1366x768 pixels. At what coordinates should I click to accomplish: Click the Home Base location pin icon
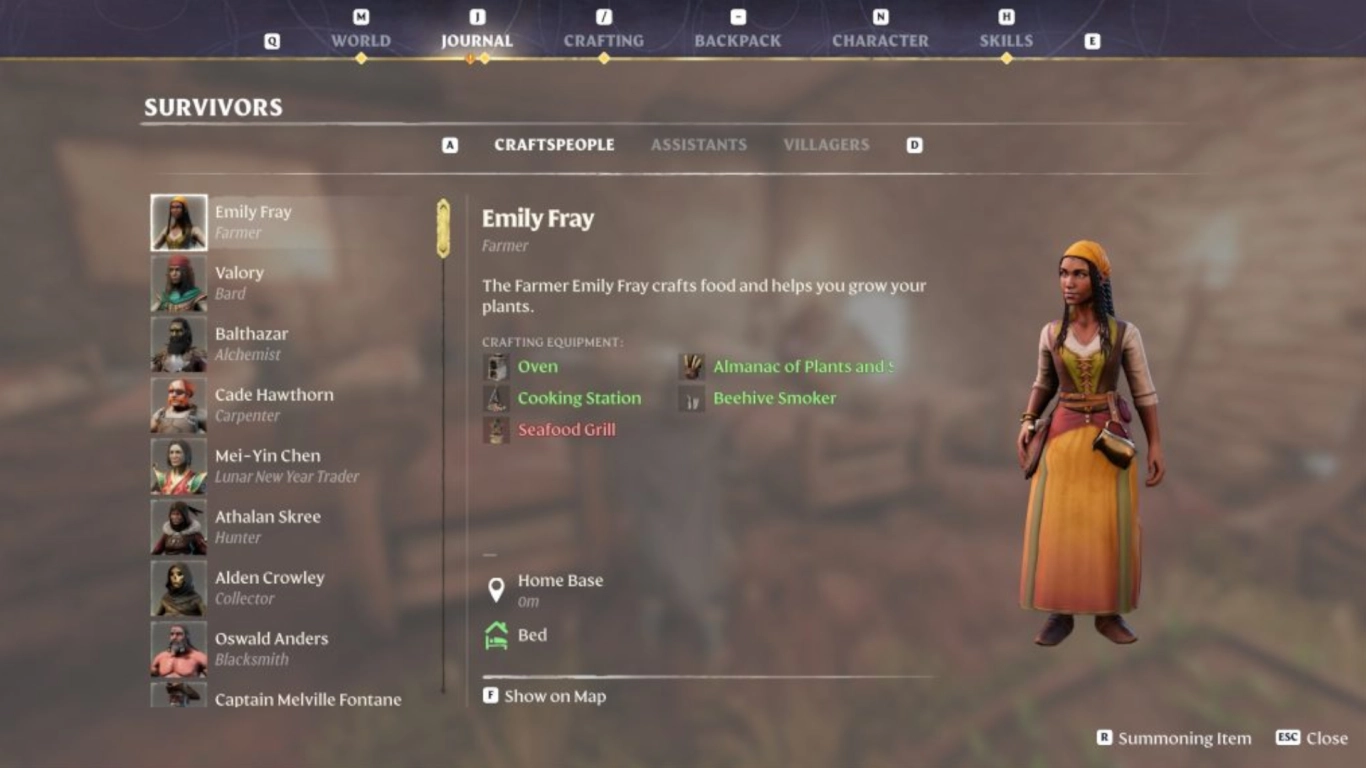point(496,588)
